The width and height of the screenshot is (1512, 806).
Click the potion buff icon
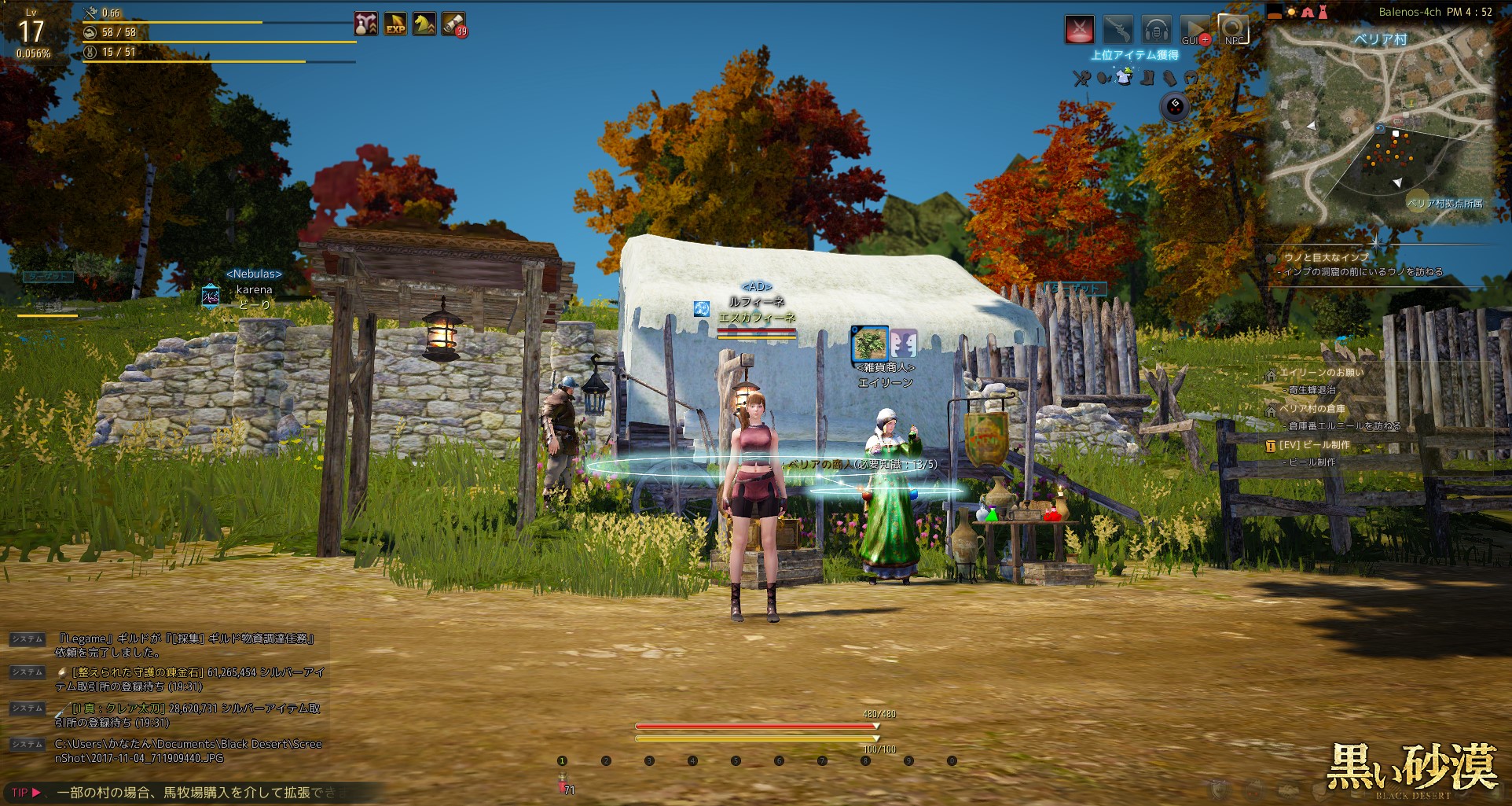(x=365, y=24)
